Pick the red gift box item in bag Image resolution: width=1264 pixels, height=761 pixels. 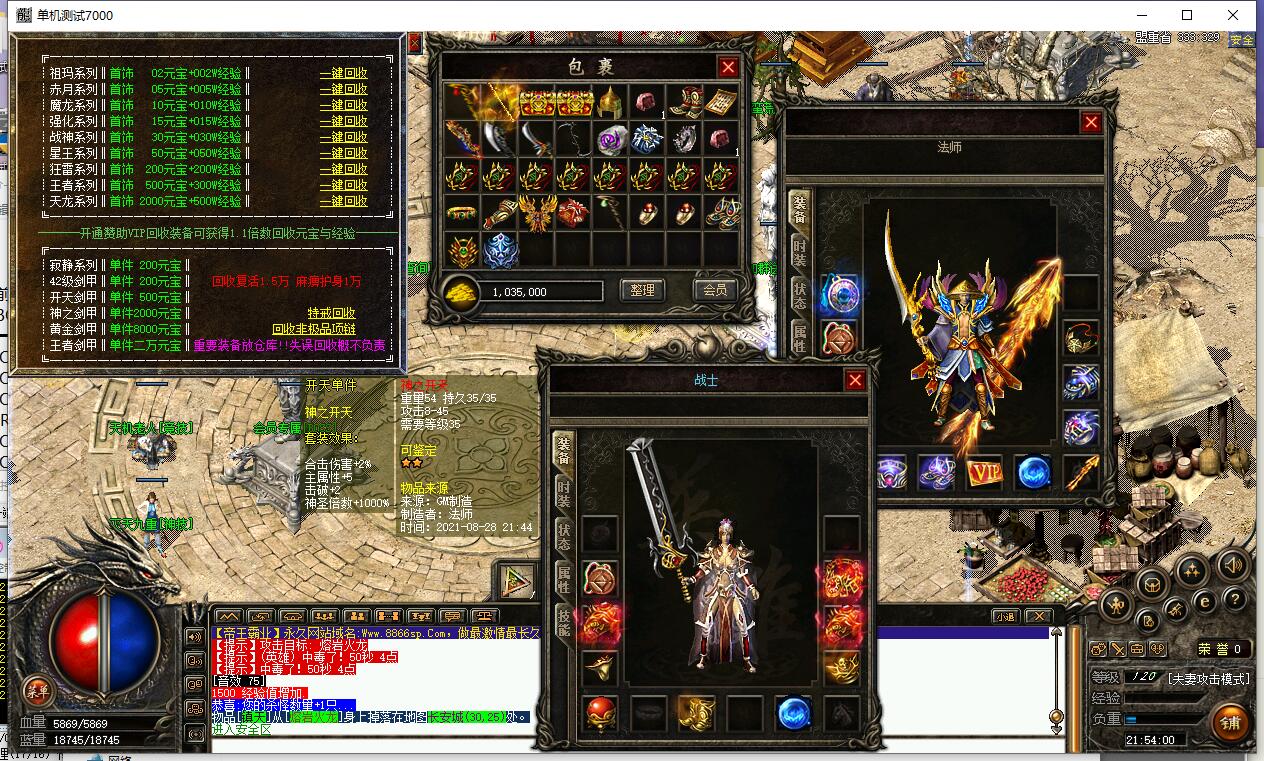[x=573, y=213]
